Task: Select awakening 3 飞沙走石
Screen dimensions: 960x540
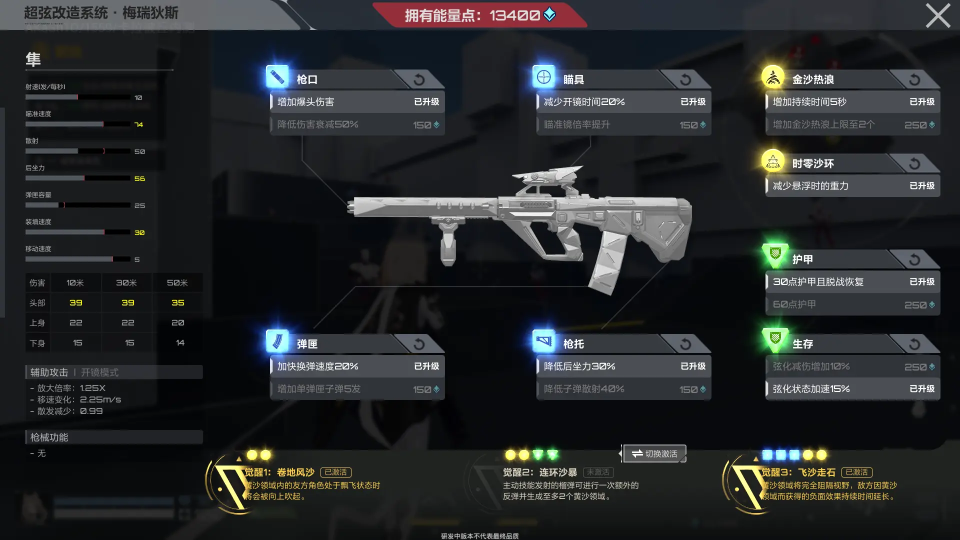Action: coord(818,483)
